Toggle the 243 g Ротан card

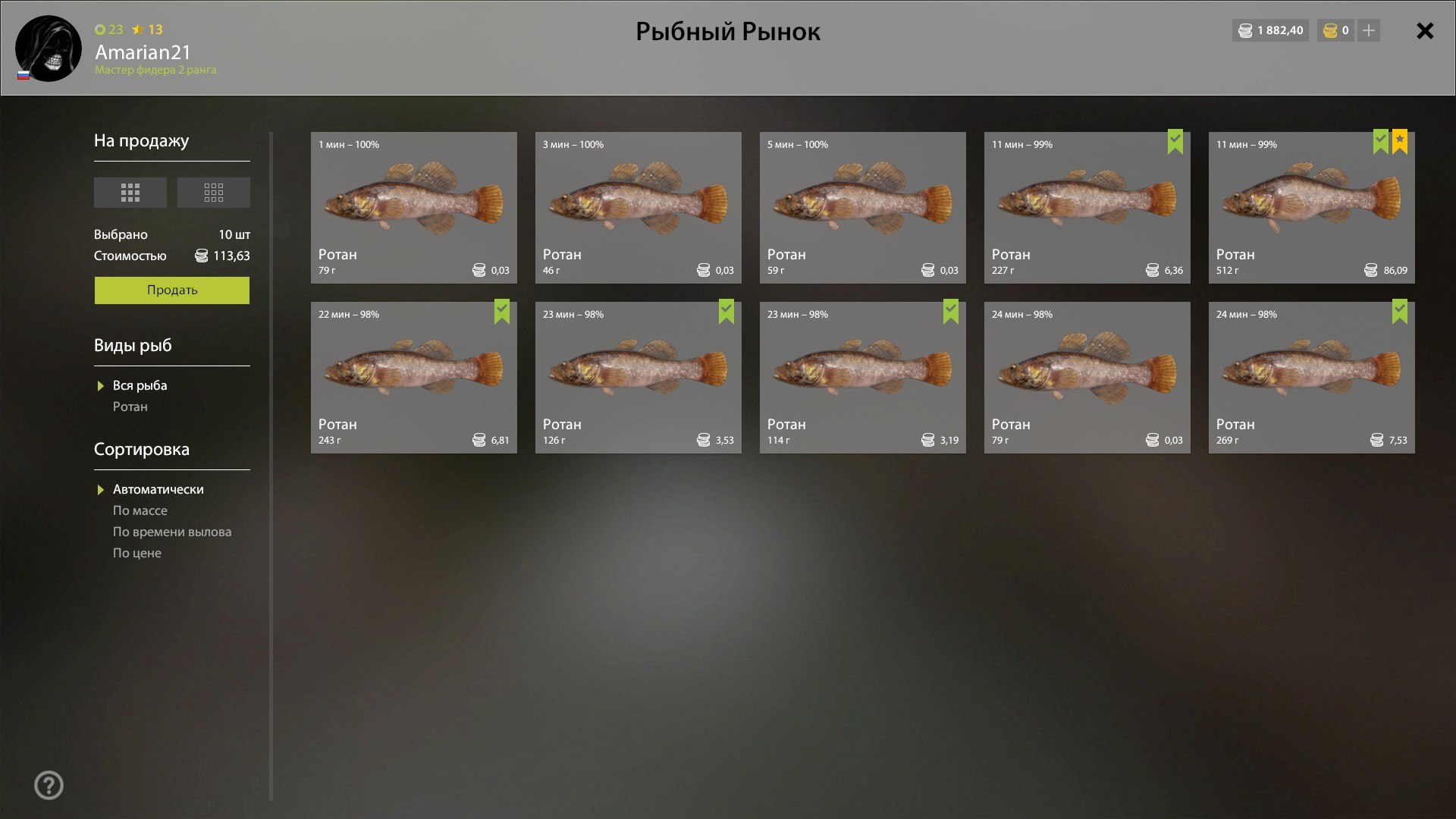pos(413,378)
